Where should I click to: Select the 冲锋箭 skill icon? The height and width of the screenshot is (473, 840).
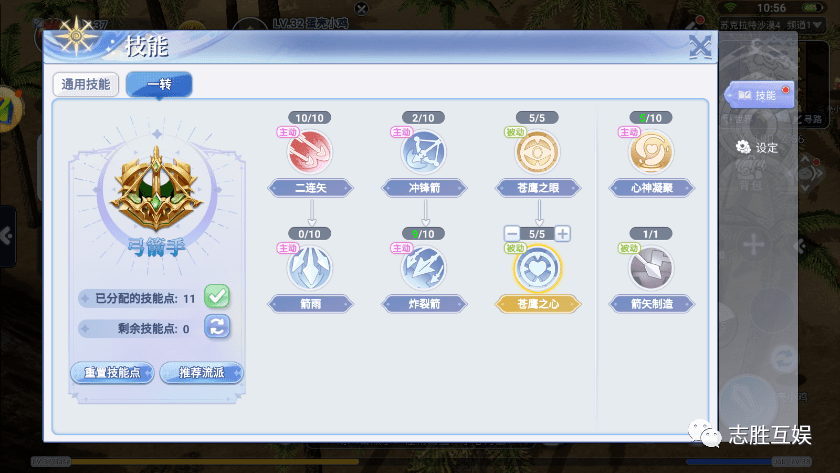[424, 152]
